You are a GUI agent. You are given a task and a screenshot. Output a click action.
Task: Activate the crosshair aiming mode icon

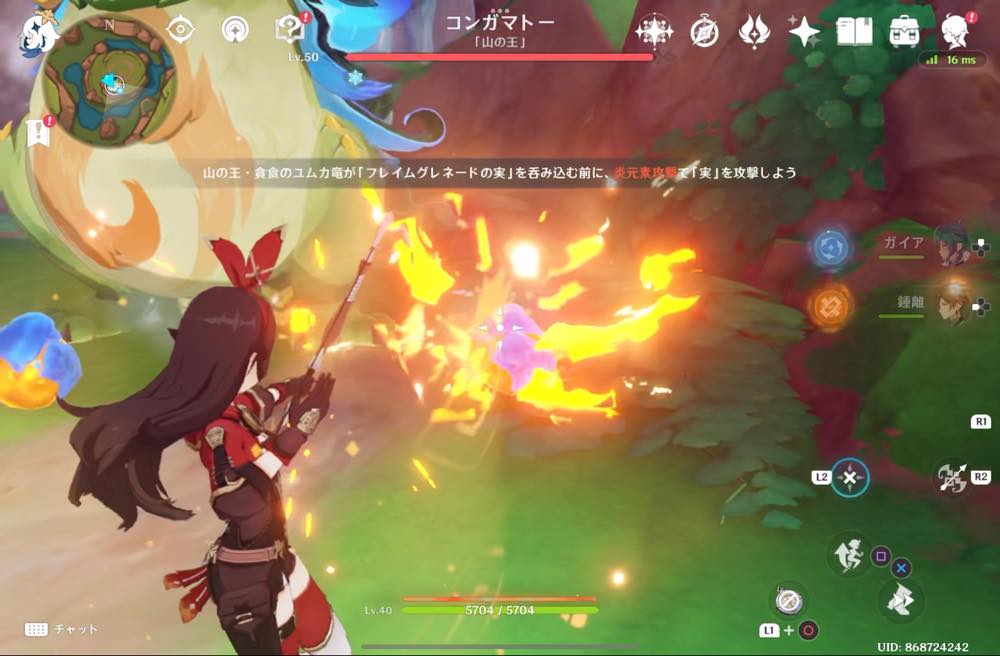849,478
